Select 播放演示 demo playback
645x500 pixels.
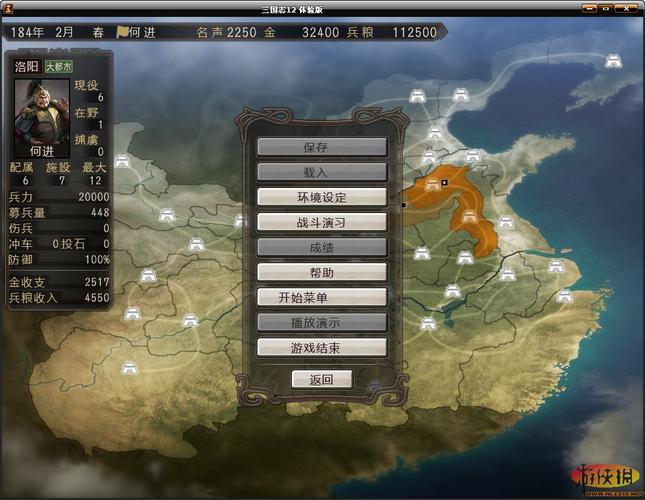pos(321,322)
